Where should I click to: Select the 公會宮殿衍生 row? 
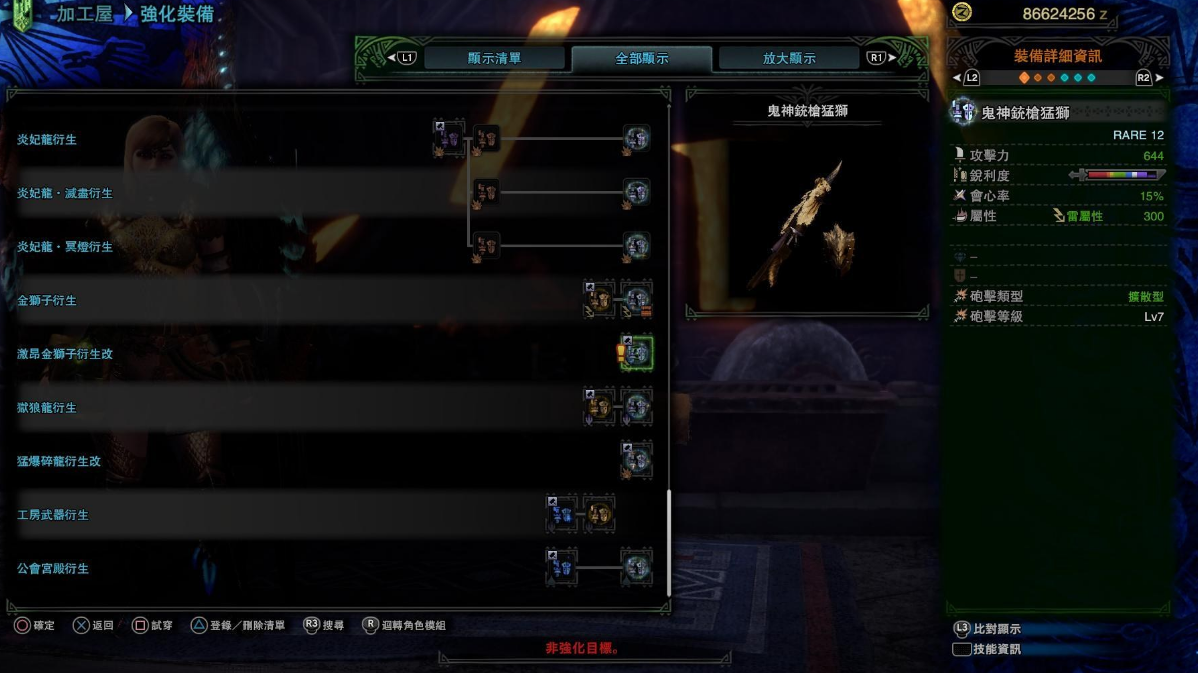click(x=53, y=568)
